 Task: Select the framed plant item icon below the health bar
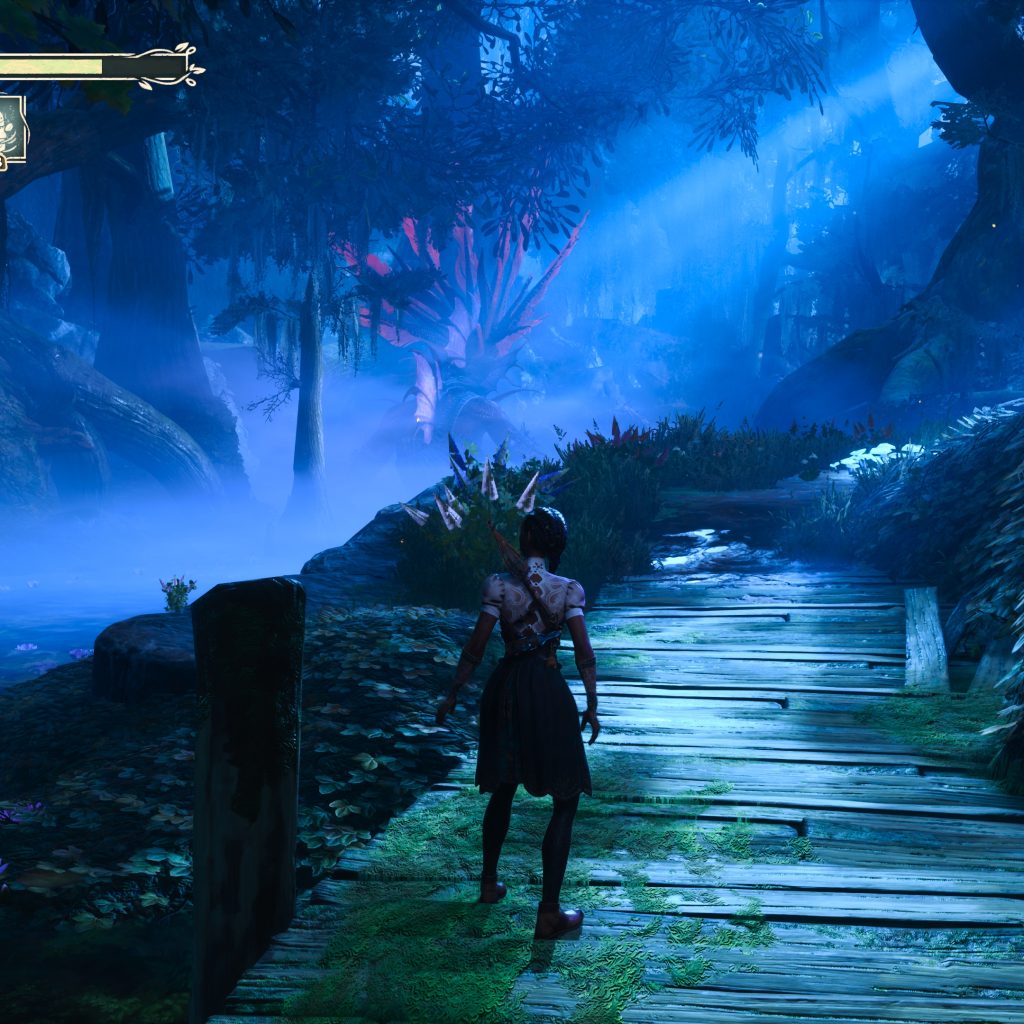(x=11, y=131)
